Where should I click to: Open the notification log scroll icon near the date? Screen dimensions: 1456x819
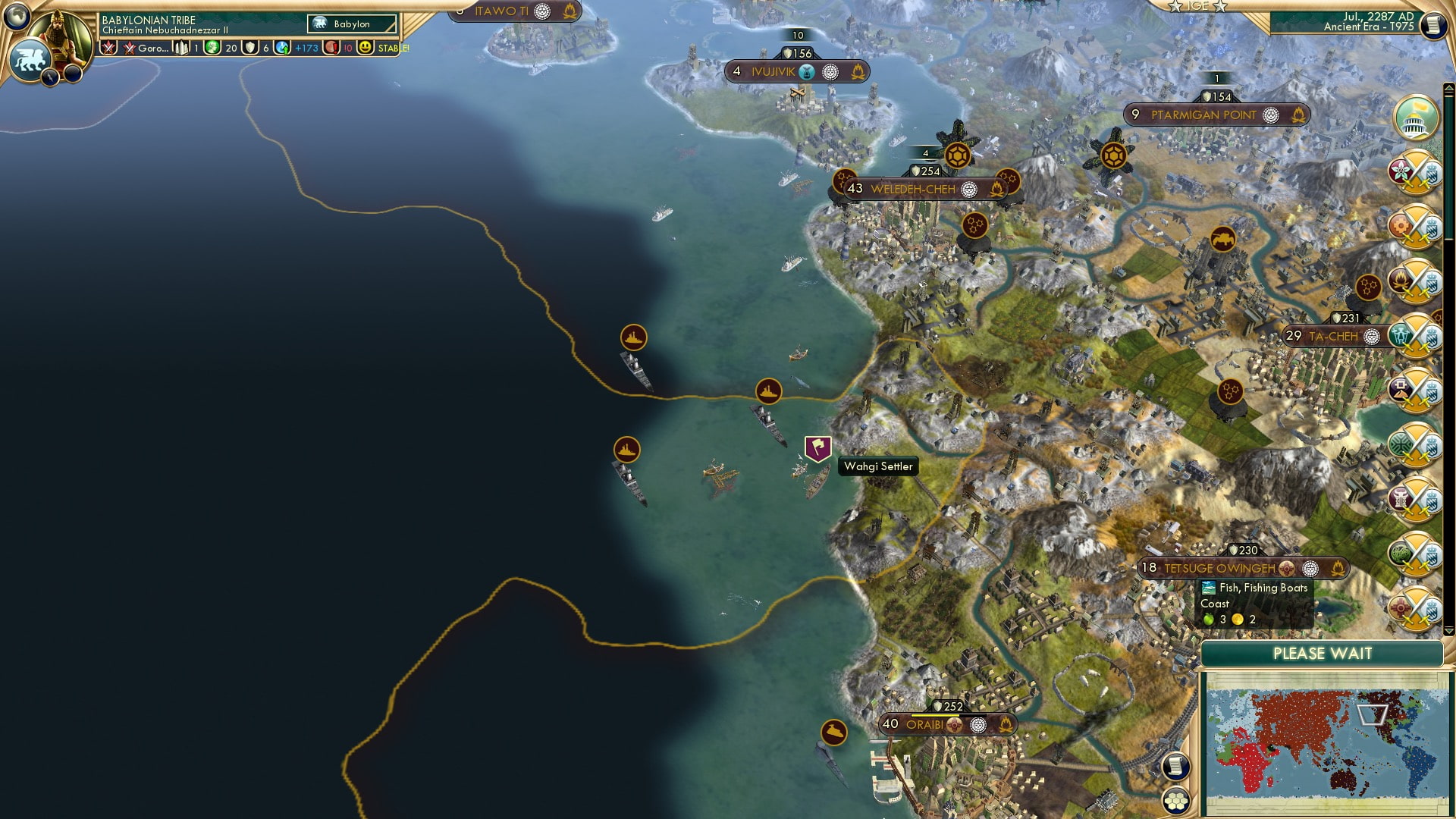1433,25
